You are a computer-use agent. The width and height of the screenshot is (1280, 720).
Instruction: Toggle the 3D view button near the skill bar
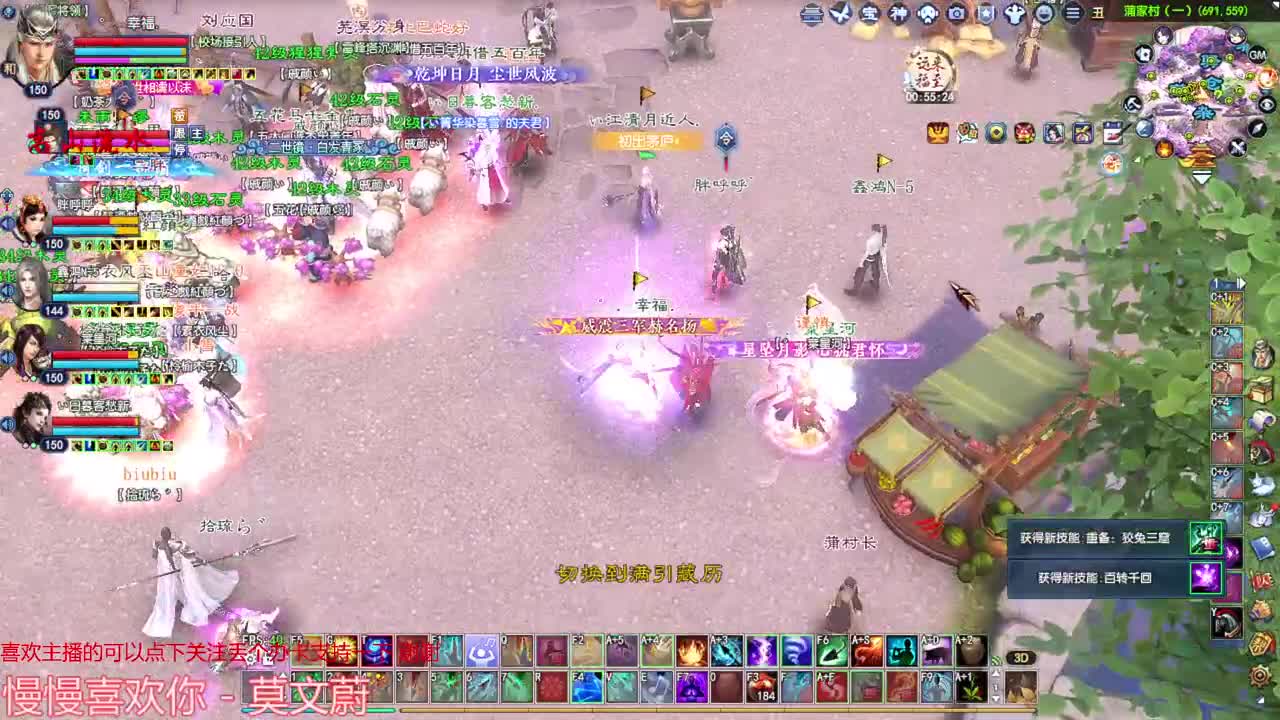(x=1021, y=658)
